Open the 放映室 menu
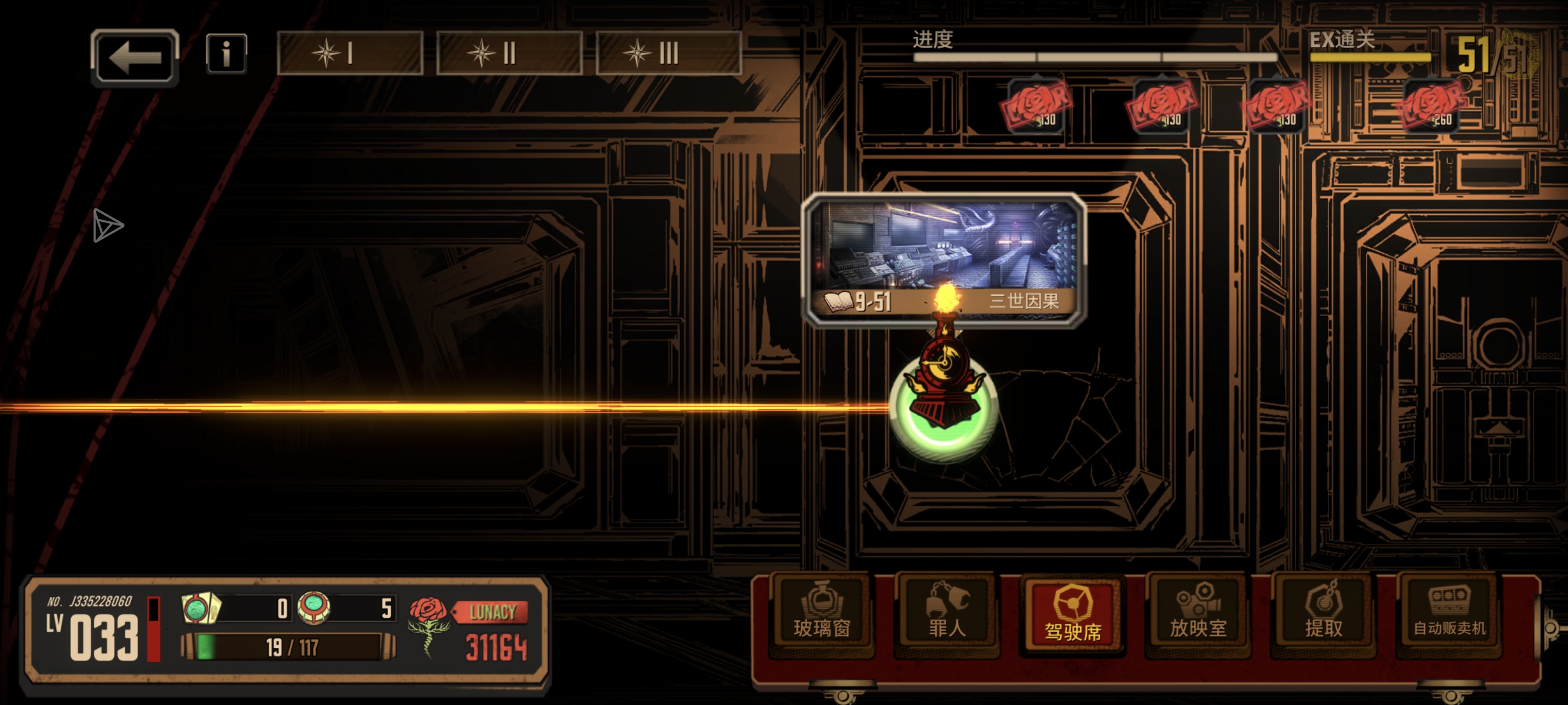The width and height of the screenshot is (1568, 705). point(1198,614)
